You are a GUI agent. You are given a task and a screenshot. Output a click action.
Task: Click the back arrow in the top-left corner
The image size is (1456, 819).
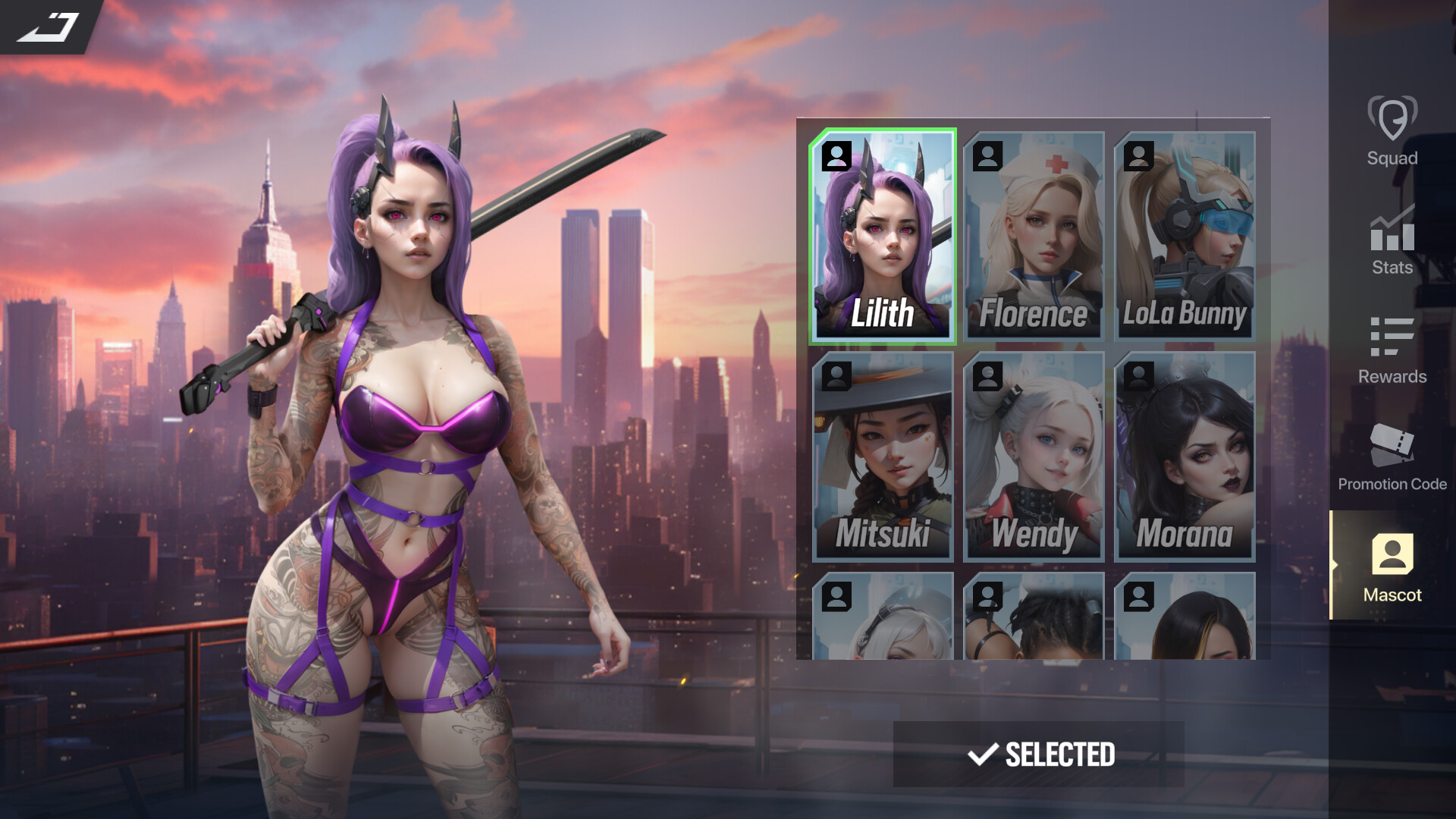[45, 27]
